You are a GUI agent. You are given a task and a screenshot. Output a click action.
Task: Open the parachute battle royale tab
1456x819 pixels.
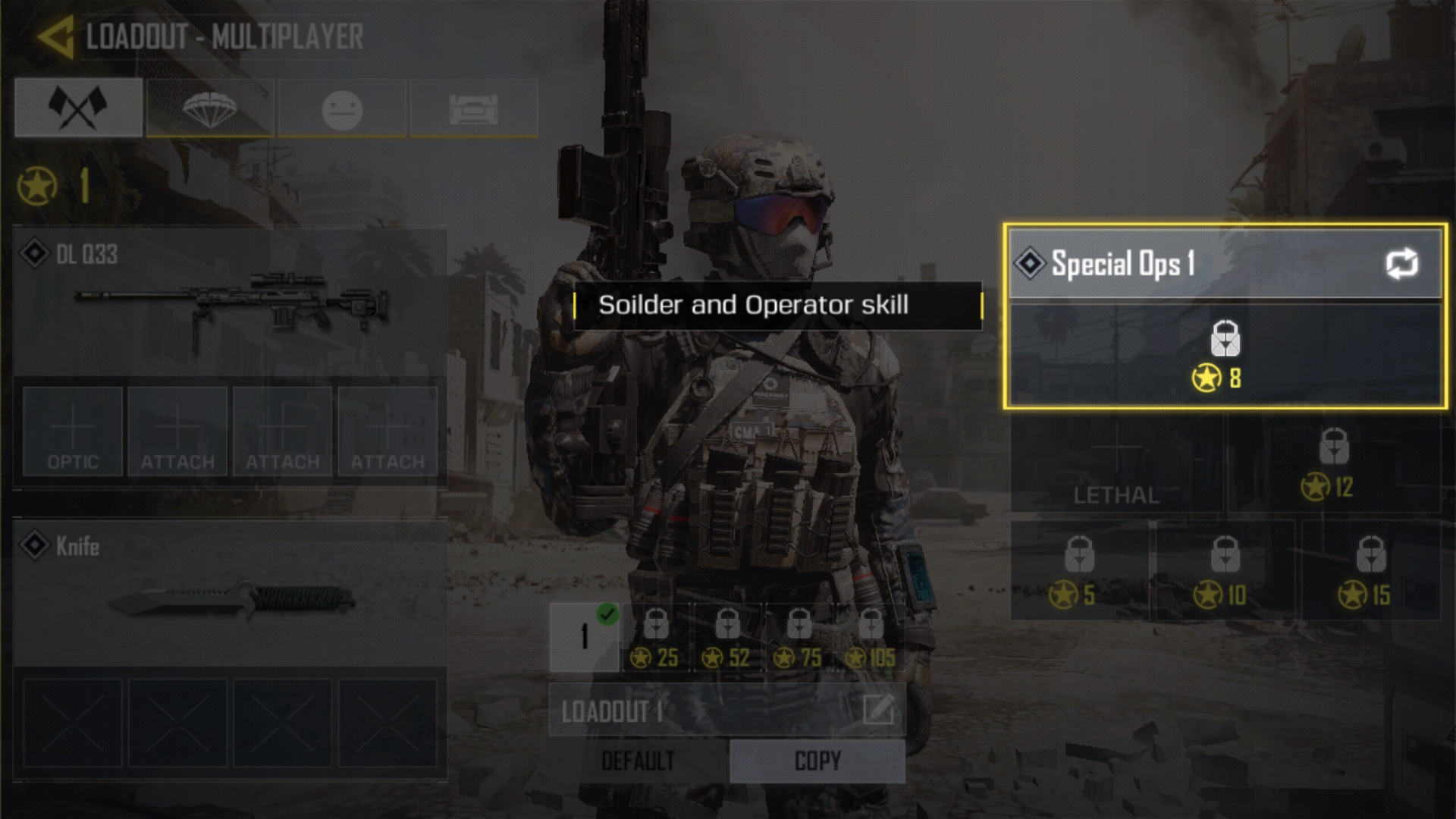[x=210, y=108]
